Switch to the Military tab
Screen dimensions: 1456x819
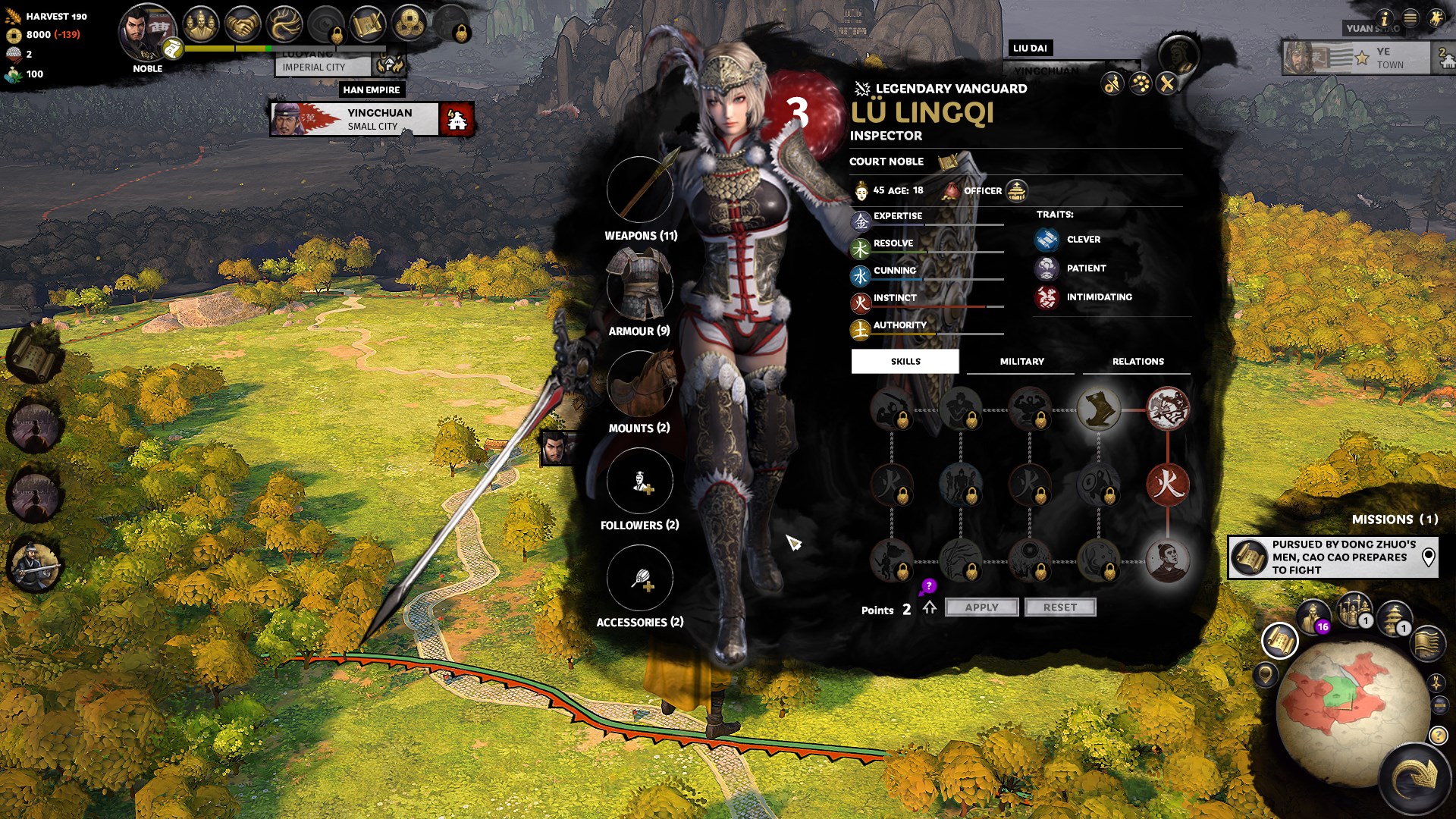(x=1021, y=362)
